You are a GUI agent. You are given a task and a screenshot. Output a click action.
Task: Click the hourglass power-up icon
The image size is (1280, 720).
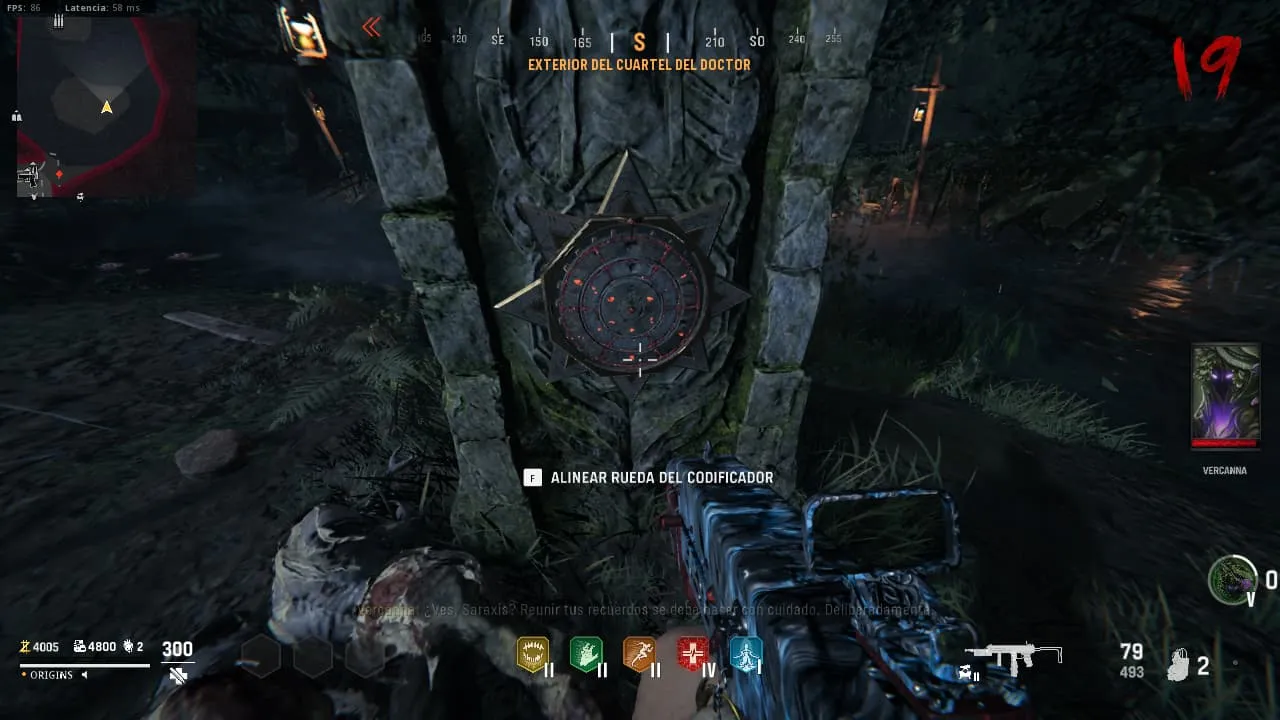pyautogui.click(x=300, y=31)
